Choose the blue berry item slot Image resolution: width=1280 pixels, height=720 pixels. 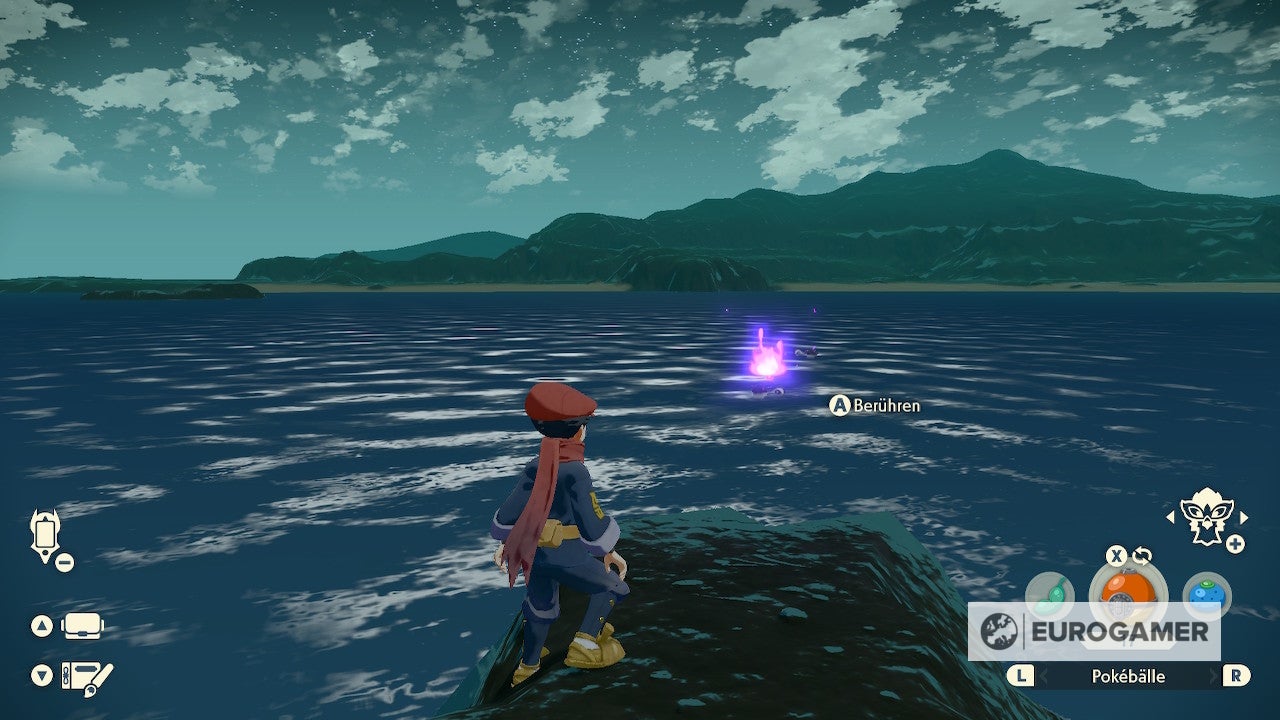[1206, 594]
